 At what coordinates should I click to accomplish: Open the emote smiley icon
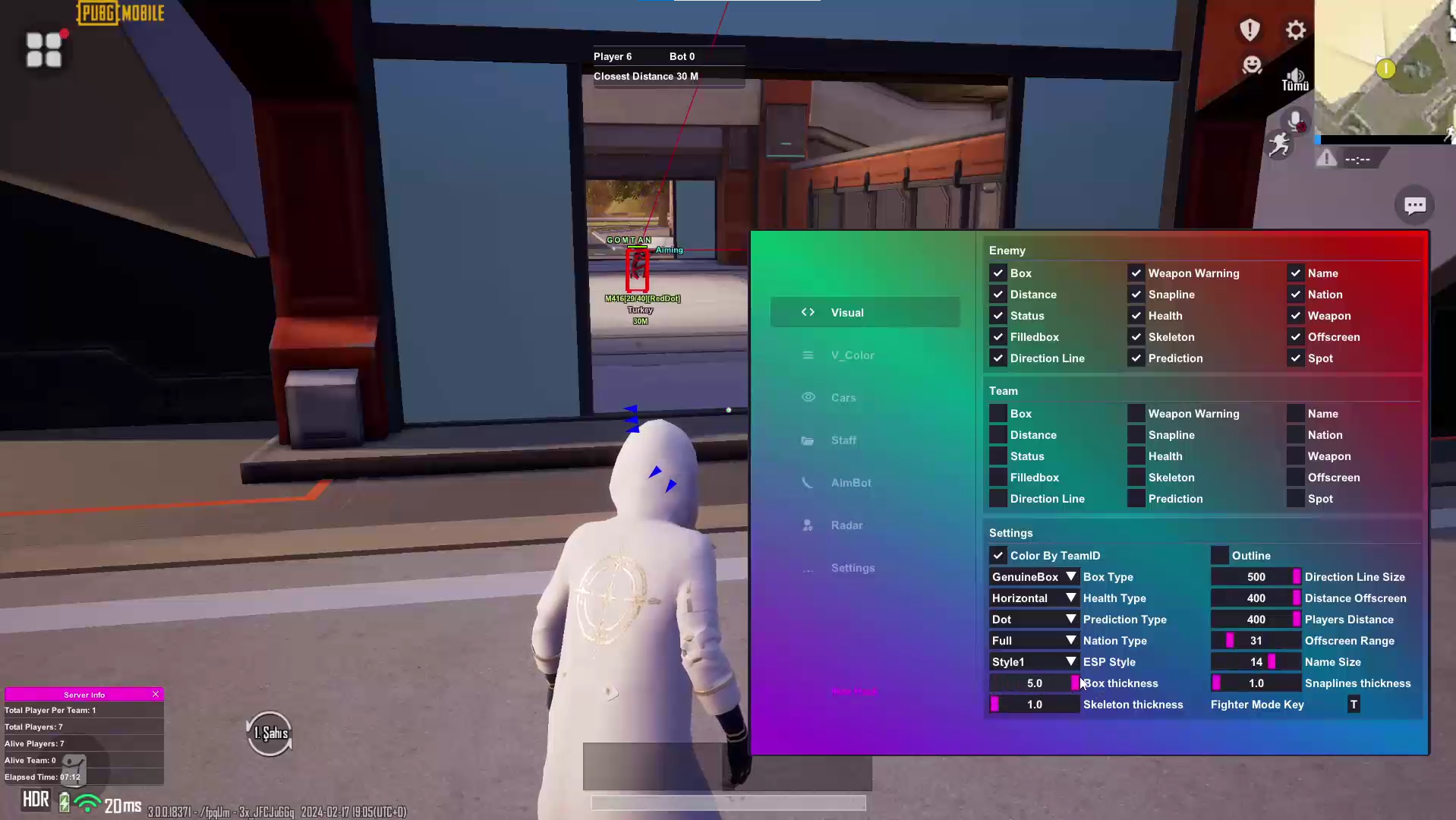[1252, 65]
